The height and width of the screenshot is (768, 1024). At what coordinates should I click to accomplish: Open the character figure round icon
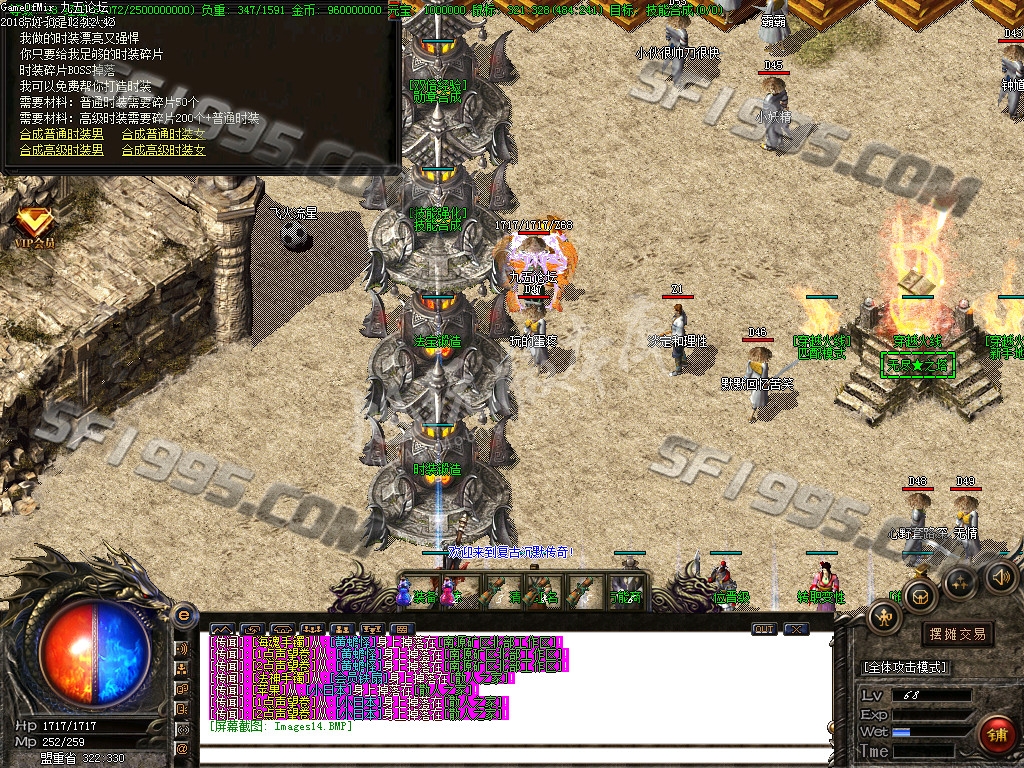click(883, 618)
